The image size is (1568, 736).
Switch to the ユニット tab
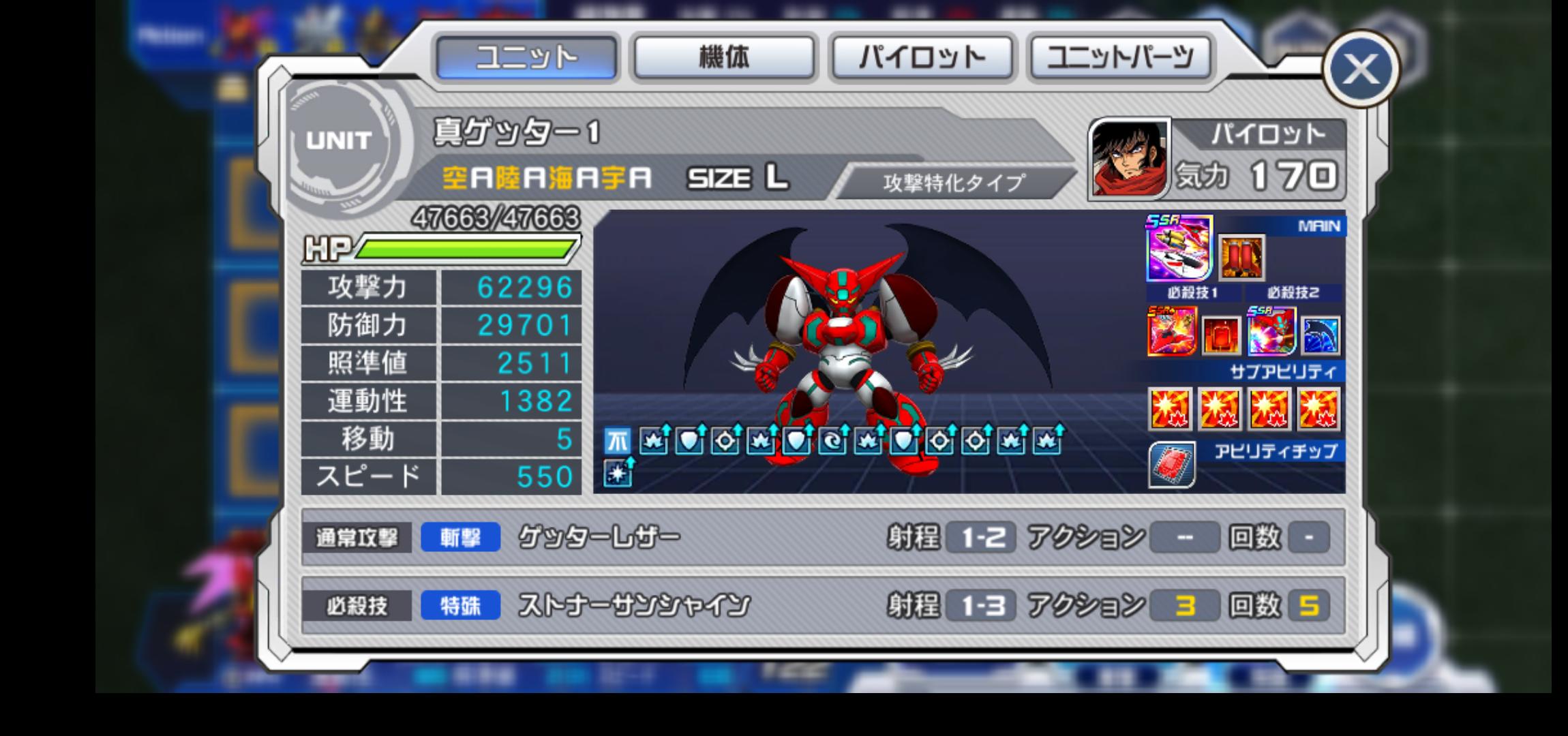(526, 57)
